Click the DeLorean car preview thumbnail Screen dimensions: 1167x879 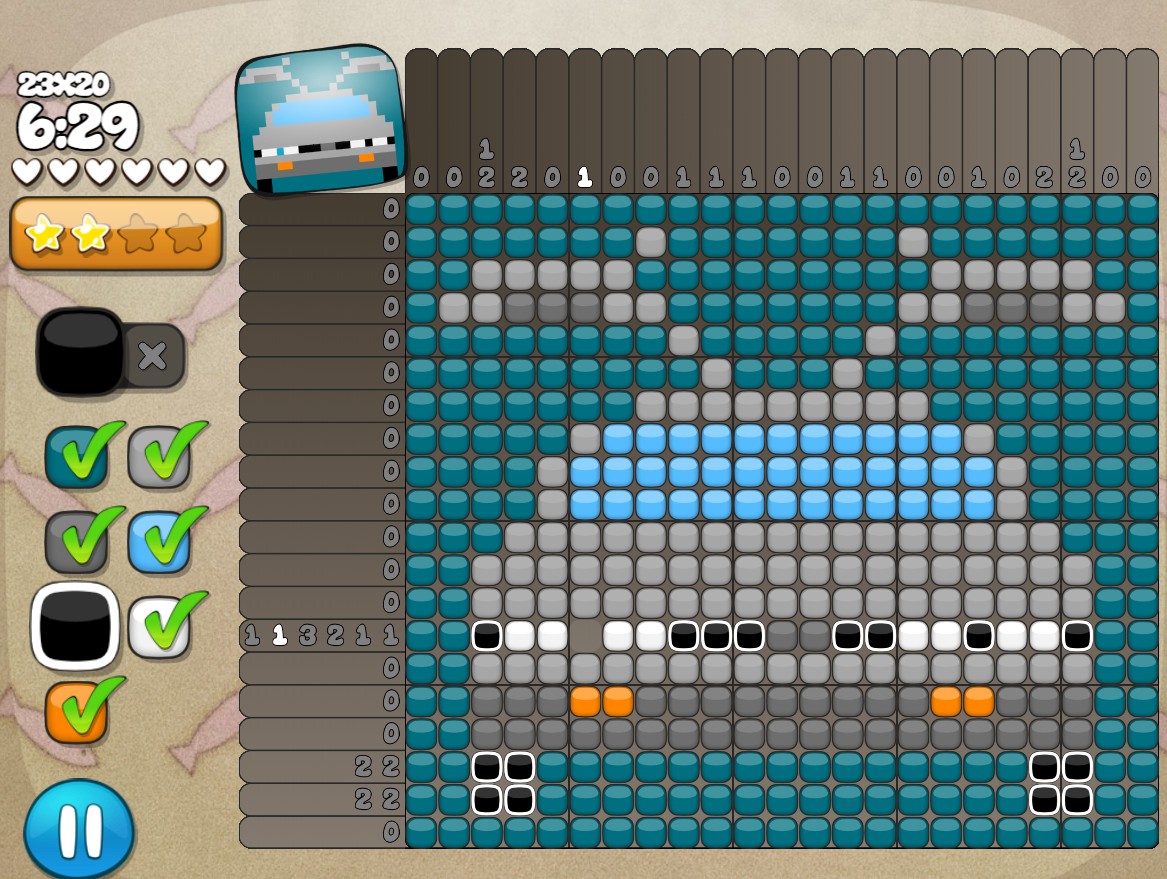tap(321, 120)
